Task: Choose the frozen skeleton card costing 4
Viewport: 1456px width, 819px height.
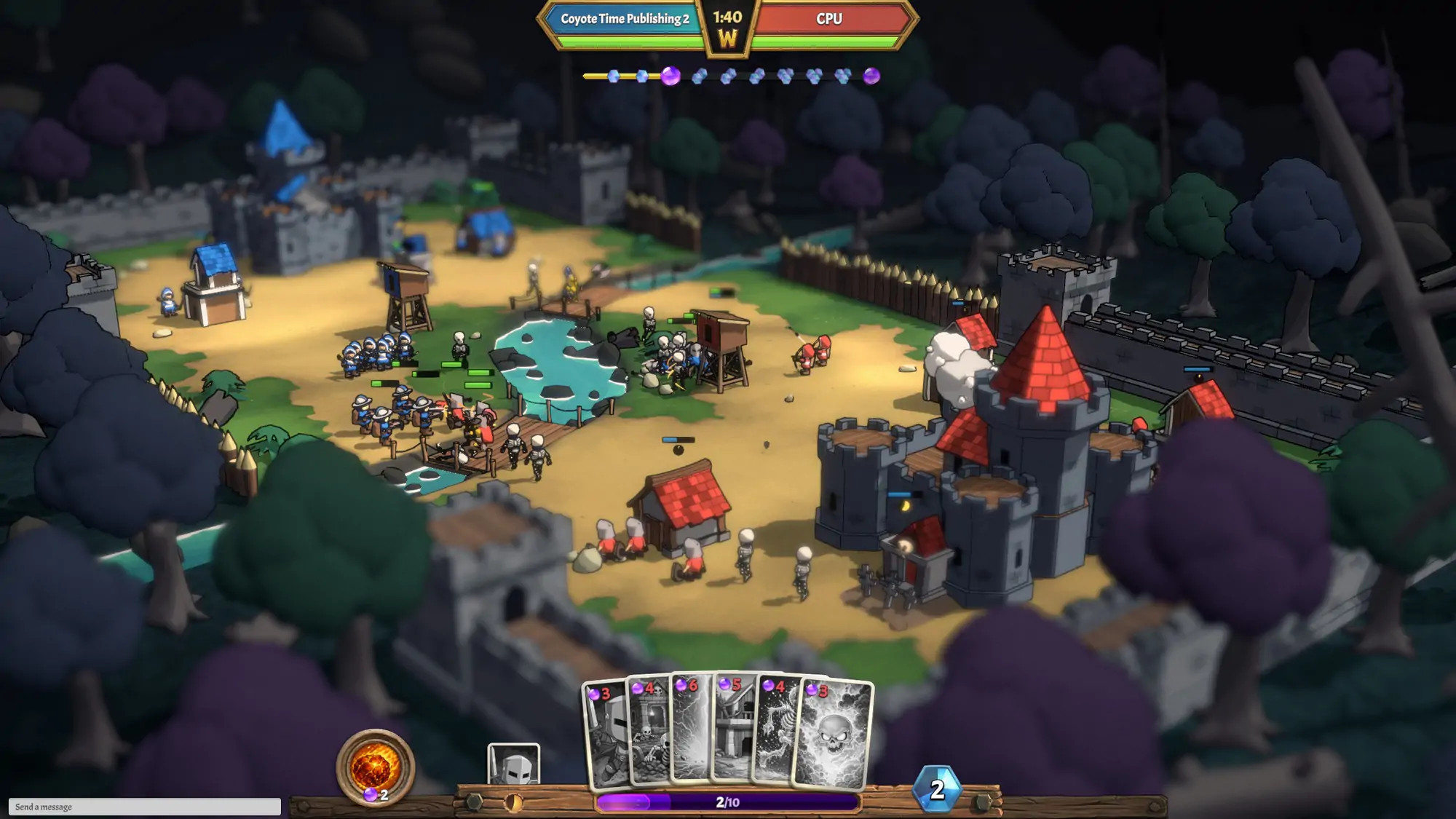Action: coord(776,732)
